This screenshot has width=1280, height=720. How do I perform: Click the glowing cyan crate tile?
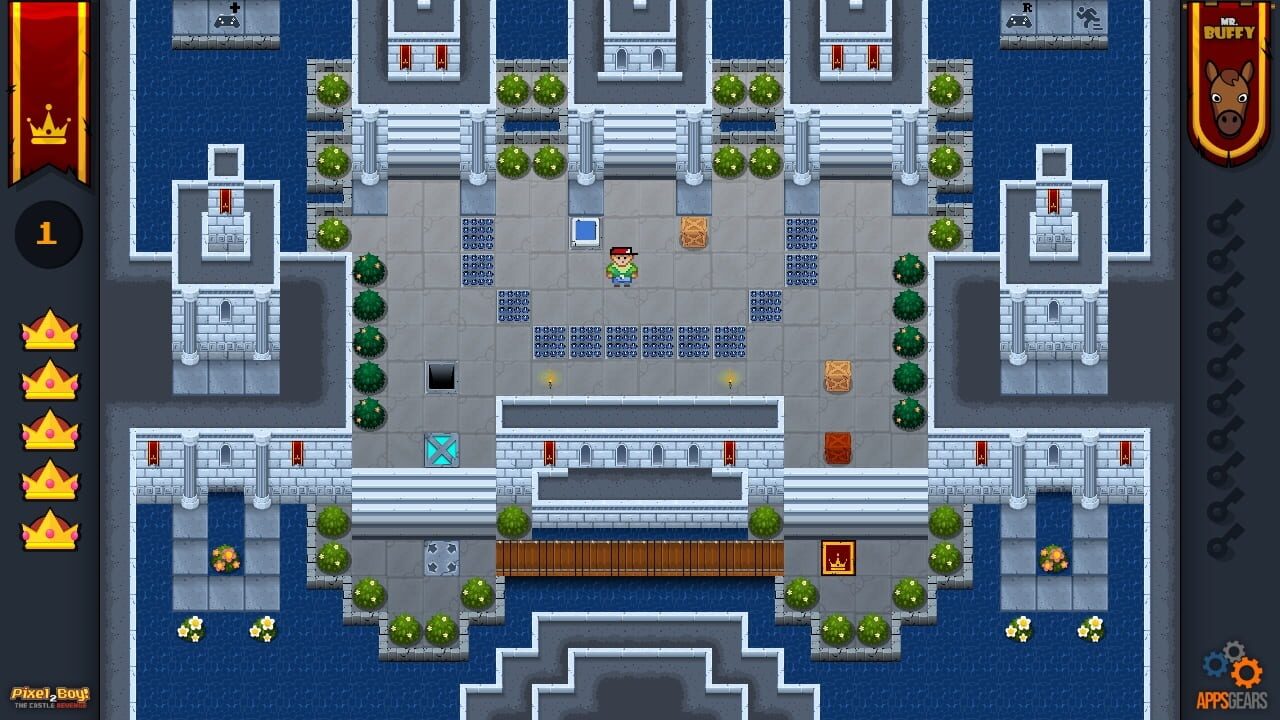coord(441,448)
